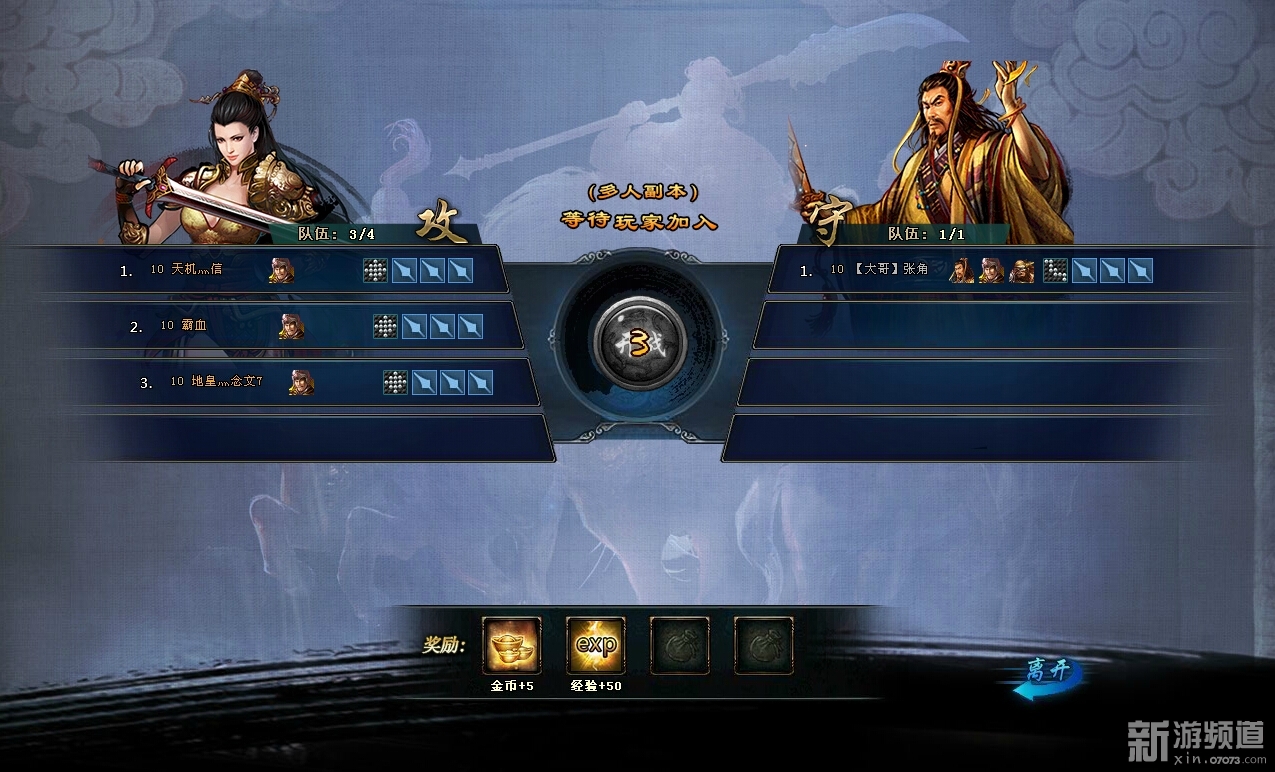
Task: Select attacker row of player 天机灬信
Action: 260,270
